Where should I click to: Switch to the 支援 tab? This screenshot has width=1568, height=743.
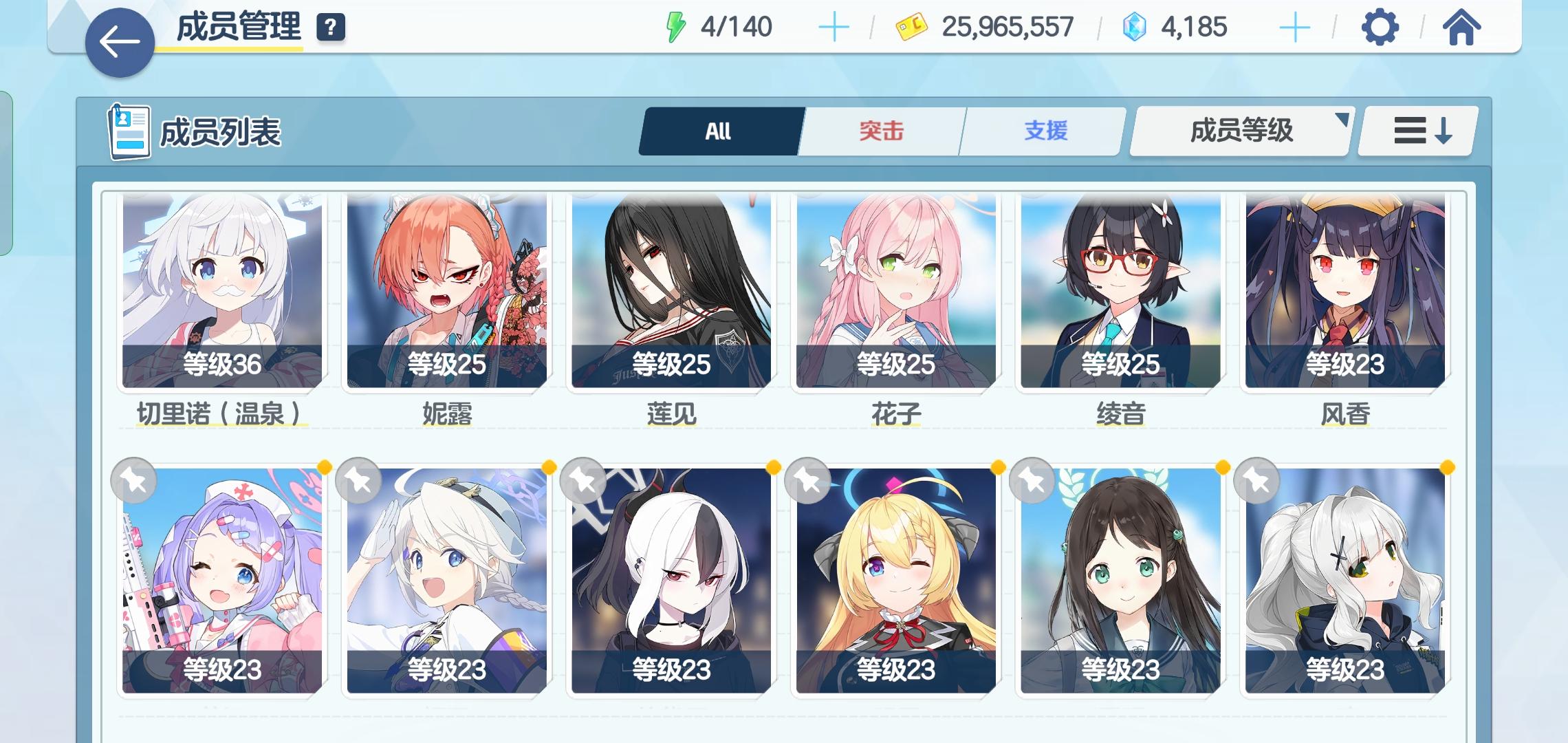pyautogui.click(x=1044, y=131)
